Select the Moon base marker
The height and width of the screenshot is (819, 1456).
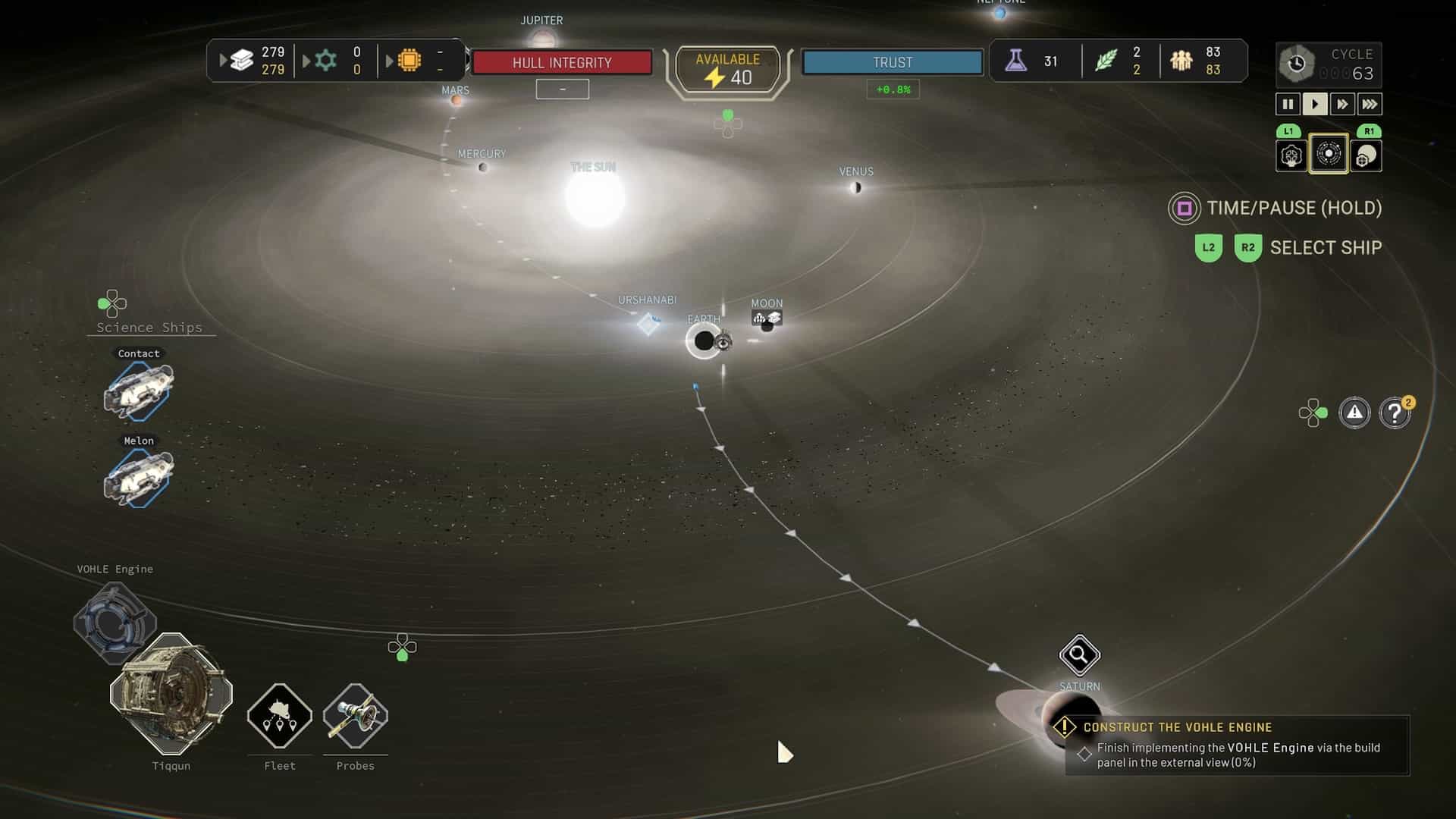[x=767, y=318]
